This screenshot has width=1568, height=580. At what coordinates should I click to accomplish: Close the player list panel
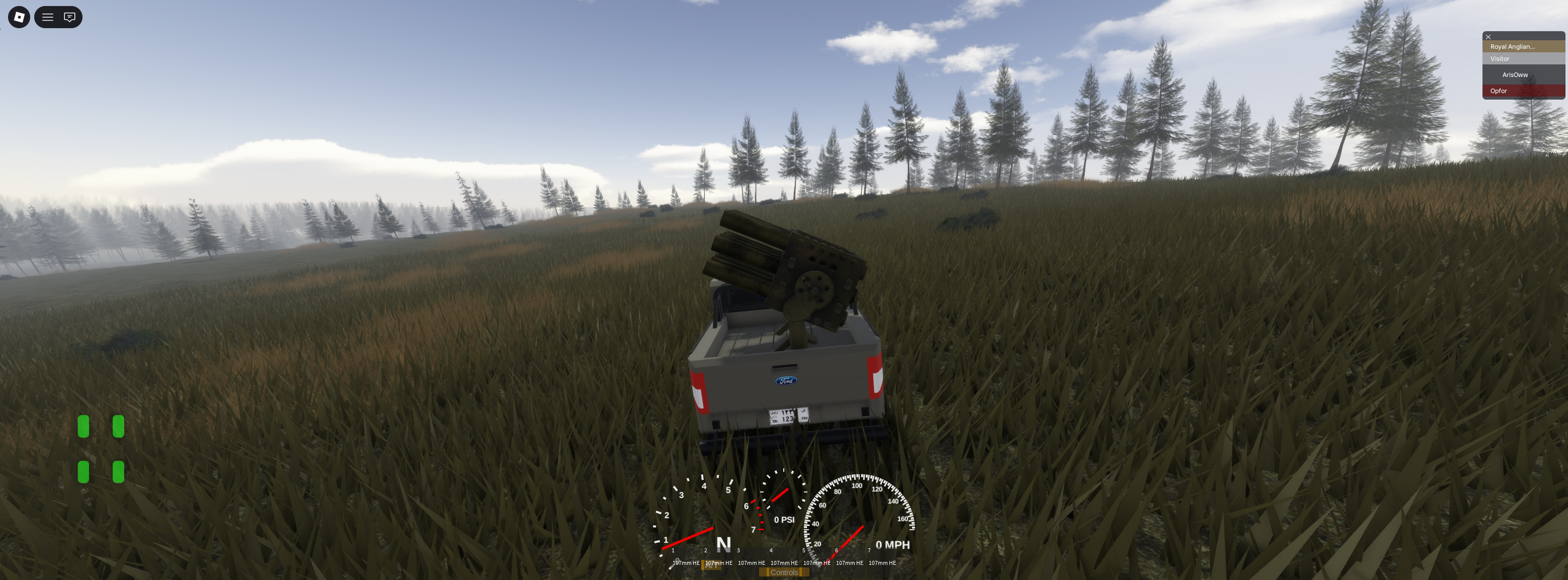click(x=1488, y=37)
